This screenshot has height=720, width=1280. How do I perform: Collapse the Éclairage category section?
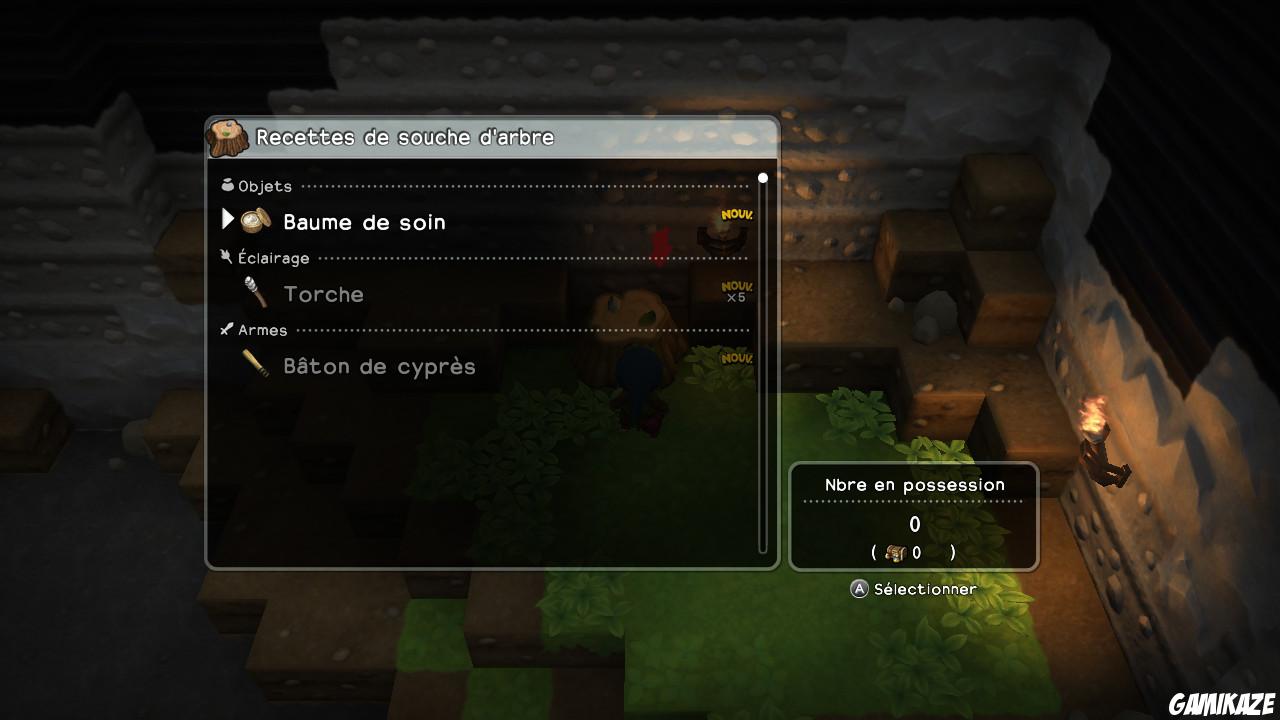click(273, 257)
